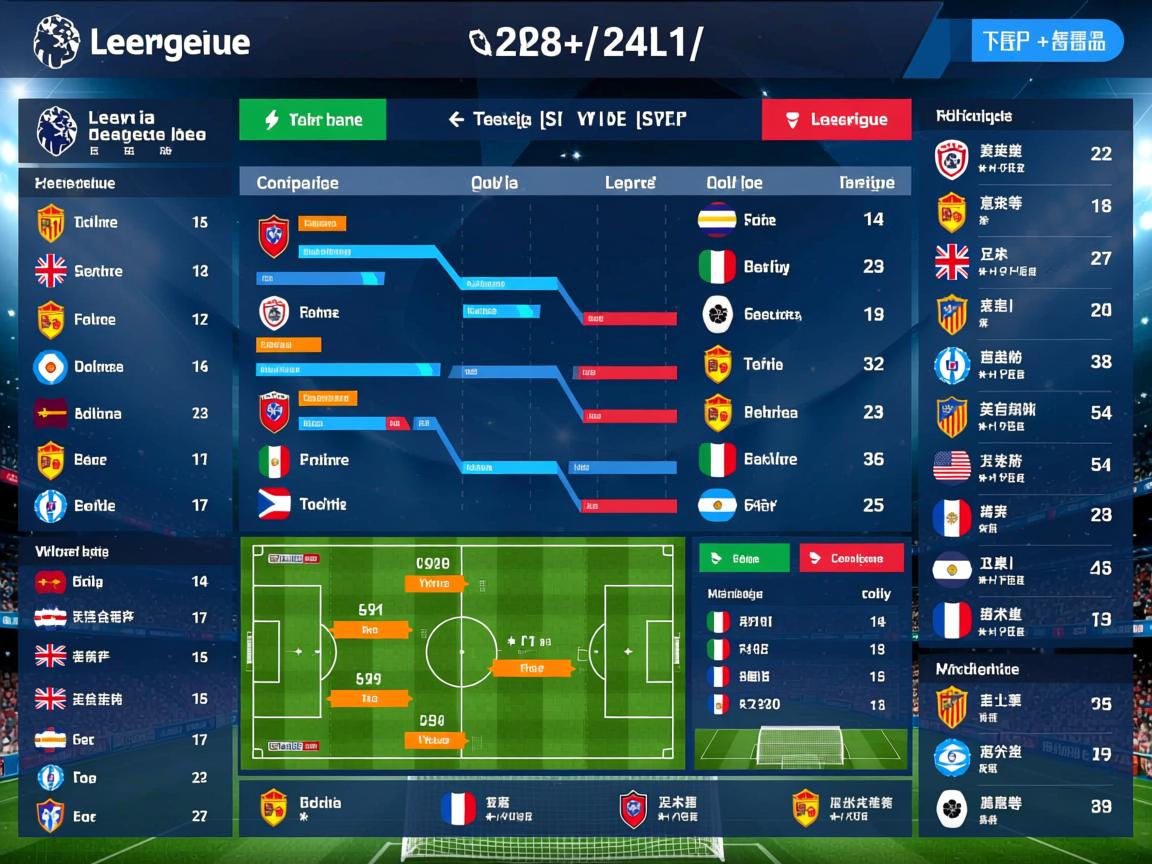Click the small red Conaigane button
The height and width of the screenshot is (864, 1152).
[851, 558]
